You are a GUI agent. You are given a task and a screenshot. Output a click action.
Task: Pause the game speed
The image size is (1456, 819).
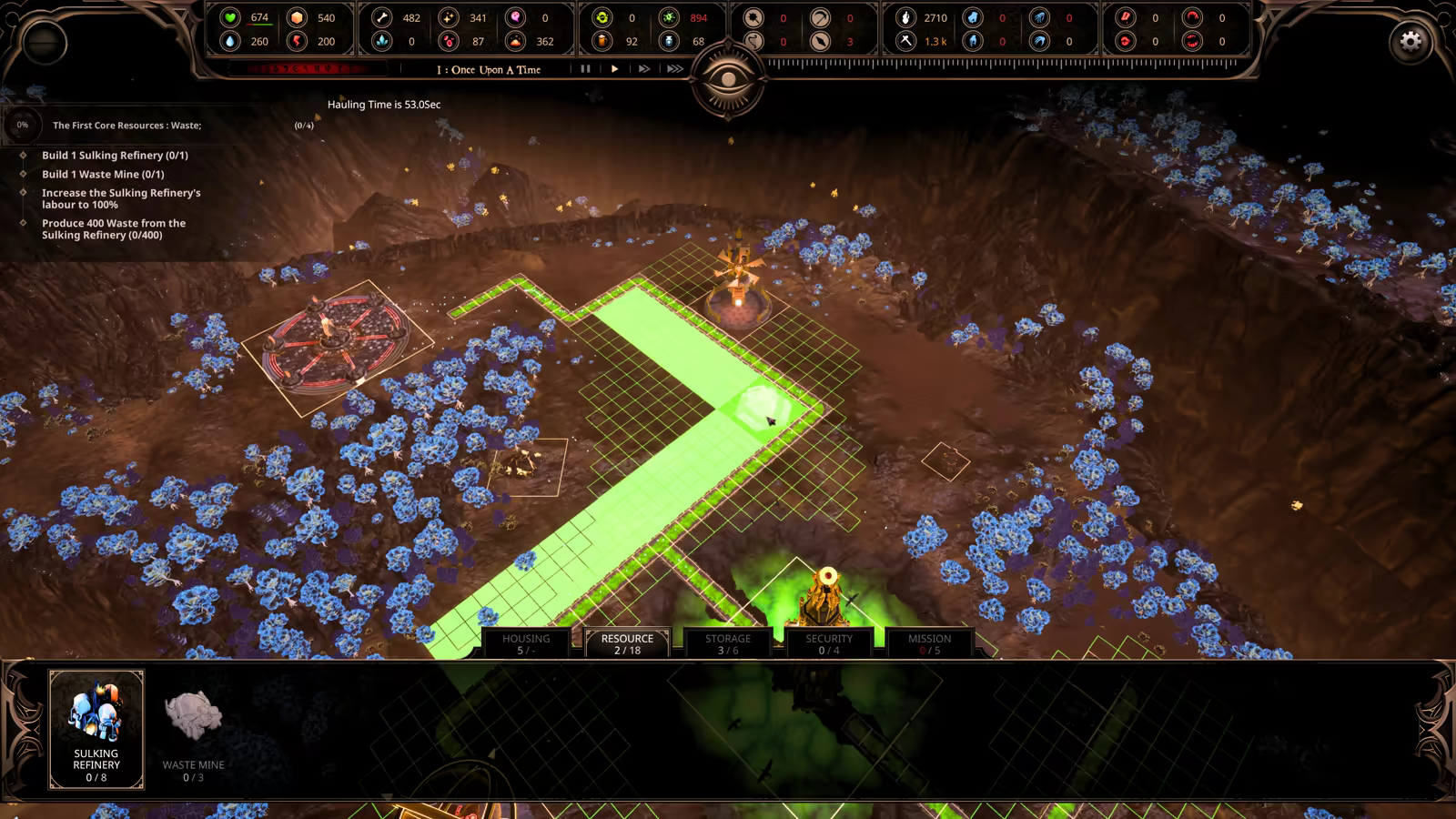pyautogui.click(x=585, y=69)
